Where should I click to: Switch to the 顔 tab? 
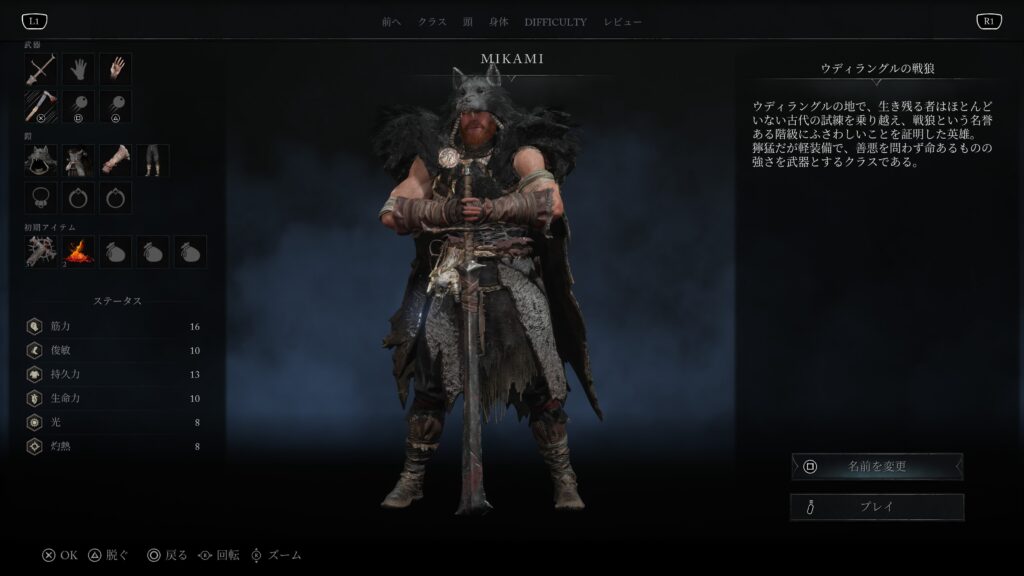[468, 22]
